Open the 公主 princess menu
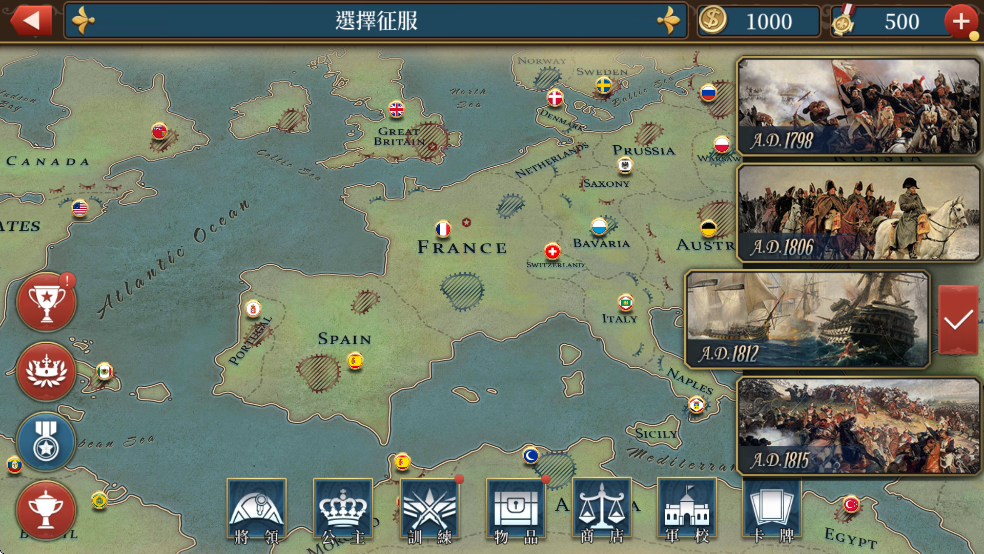984x554 pixels. (343, 509)
